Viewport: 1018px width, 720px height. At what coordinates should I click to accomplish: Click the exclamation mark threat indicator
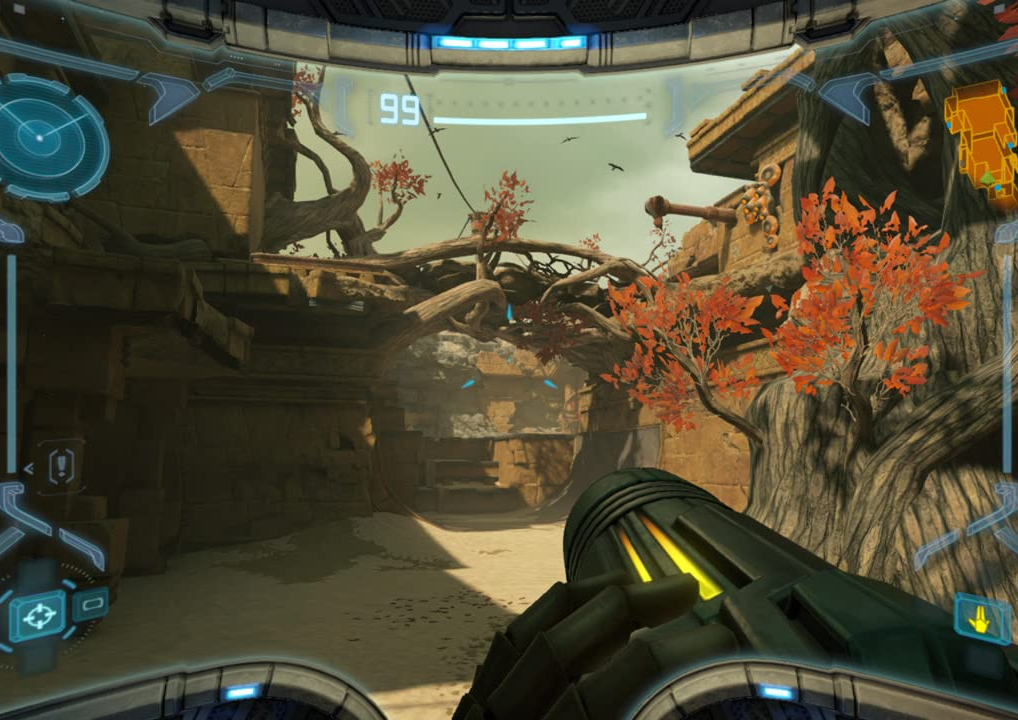point(60,465)
